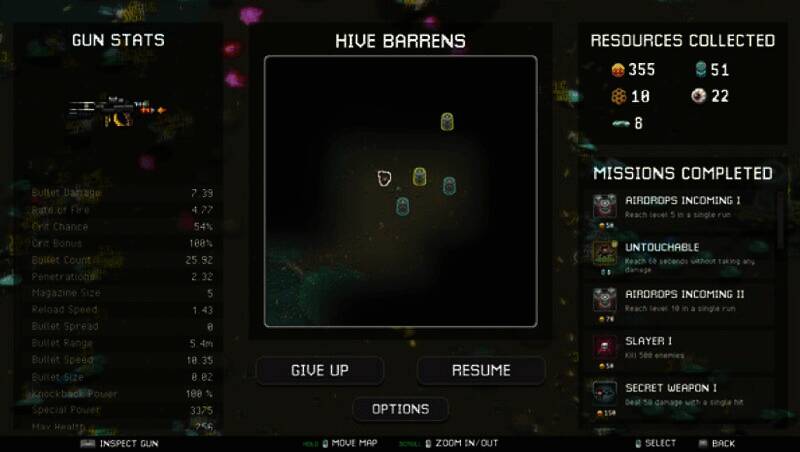Choose the Airdrops Incoming II mission row
800x452 pixels.
pos(682,301)
